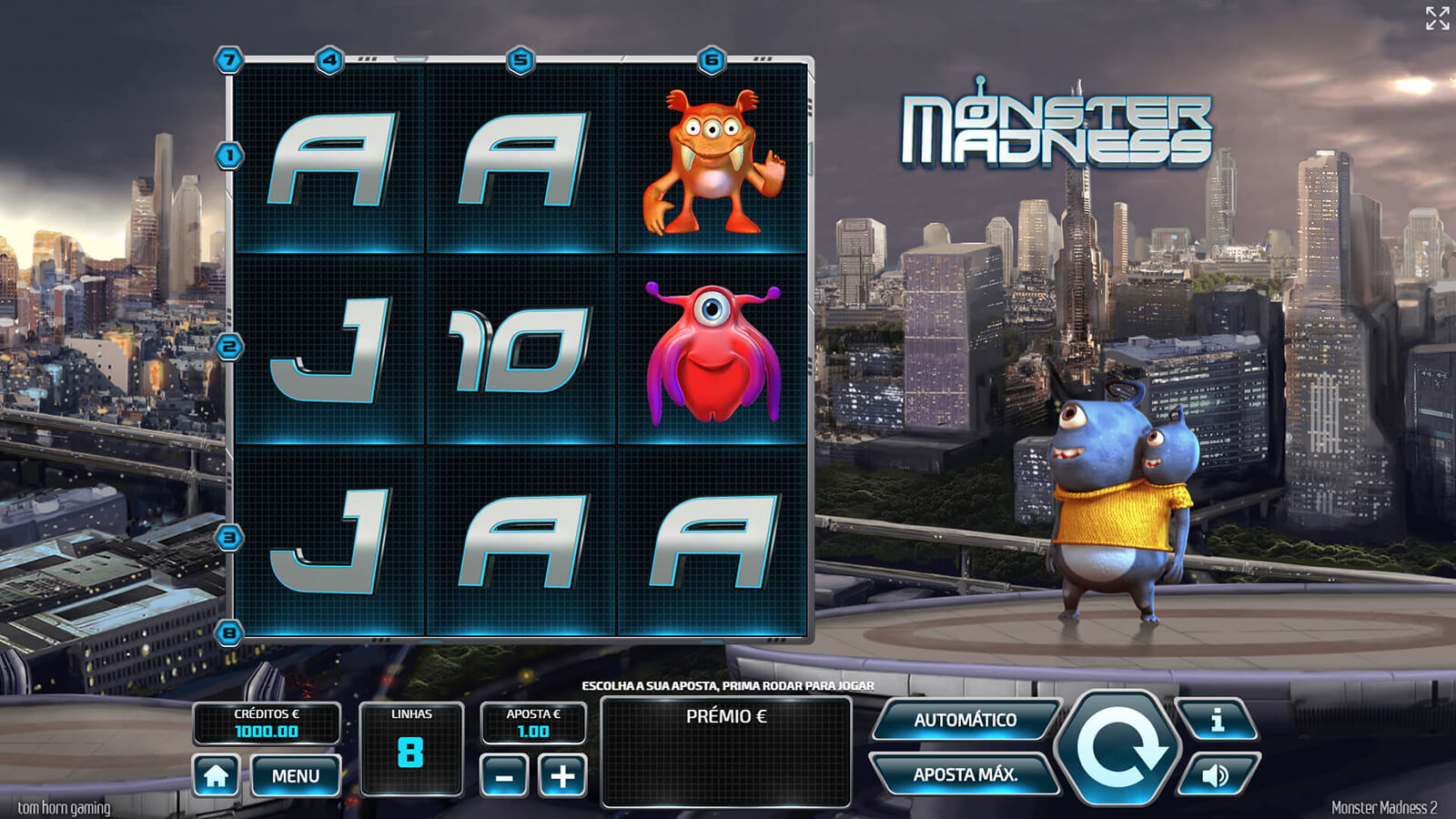This screenshot has height=819, width=1456.
Task: Open the info paytable button
Action: point(1218,720)
